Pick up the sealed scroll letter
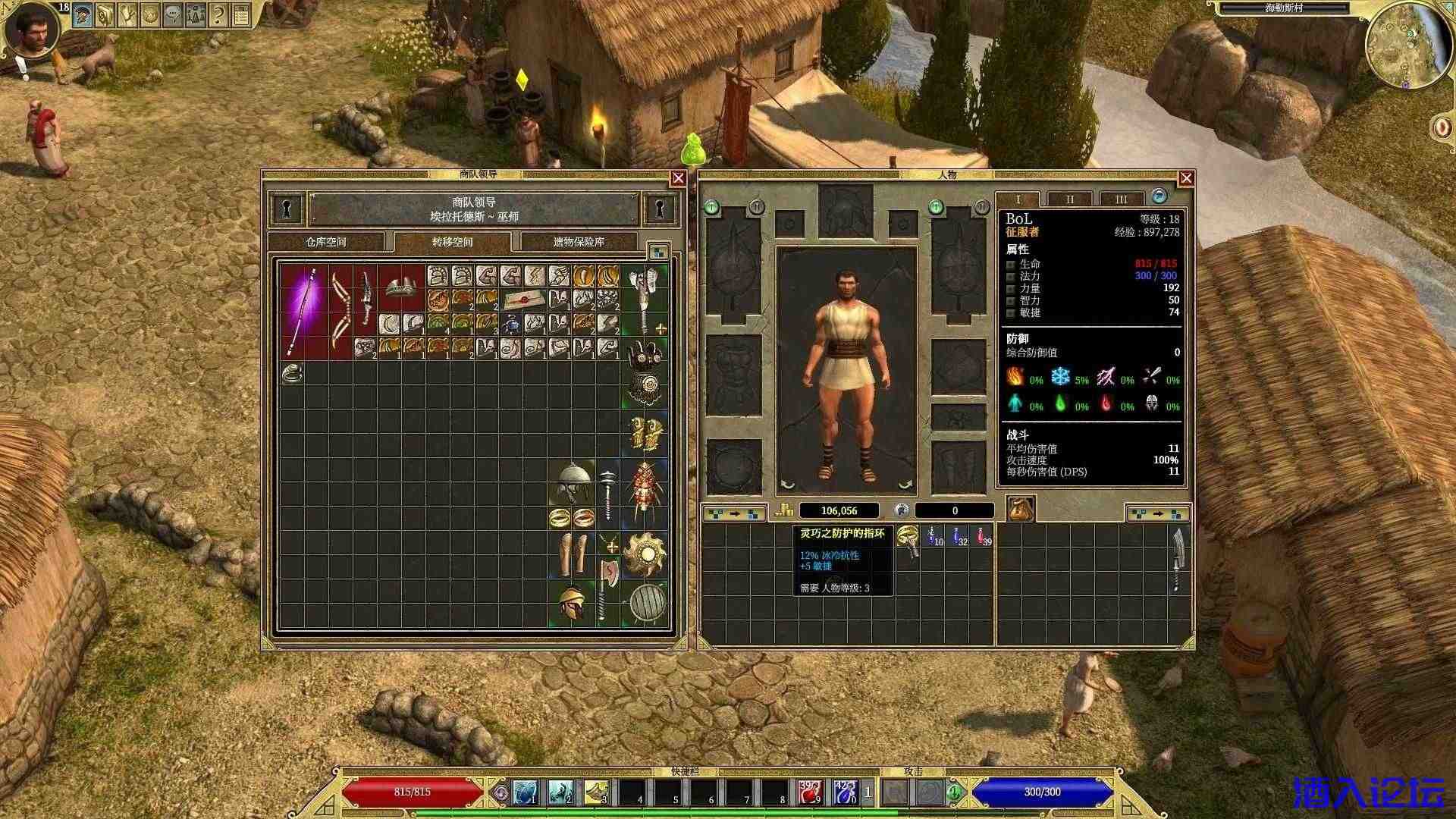1456x819 pixels. click(x=523, y=300)
